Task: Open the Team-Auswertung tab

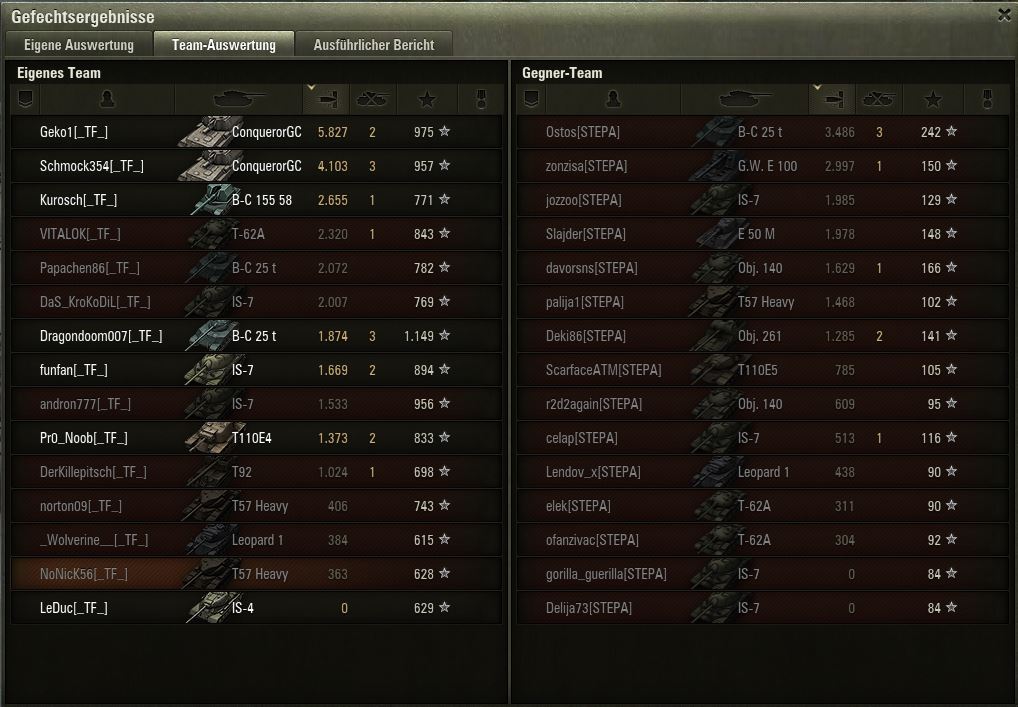Action: [x=223, y=45]
